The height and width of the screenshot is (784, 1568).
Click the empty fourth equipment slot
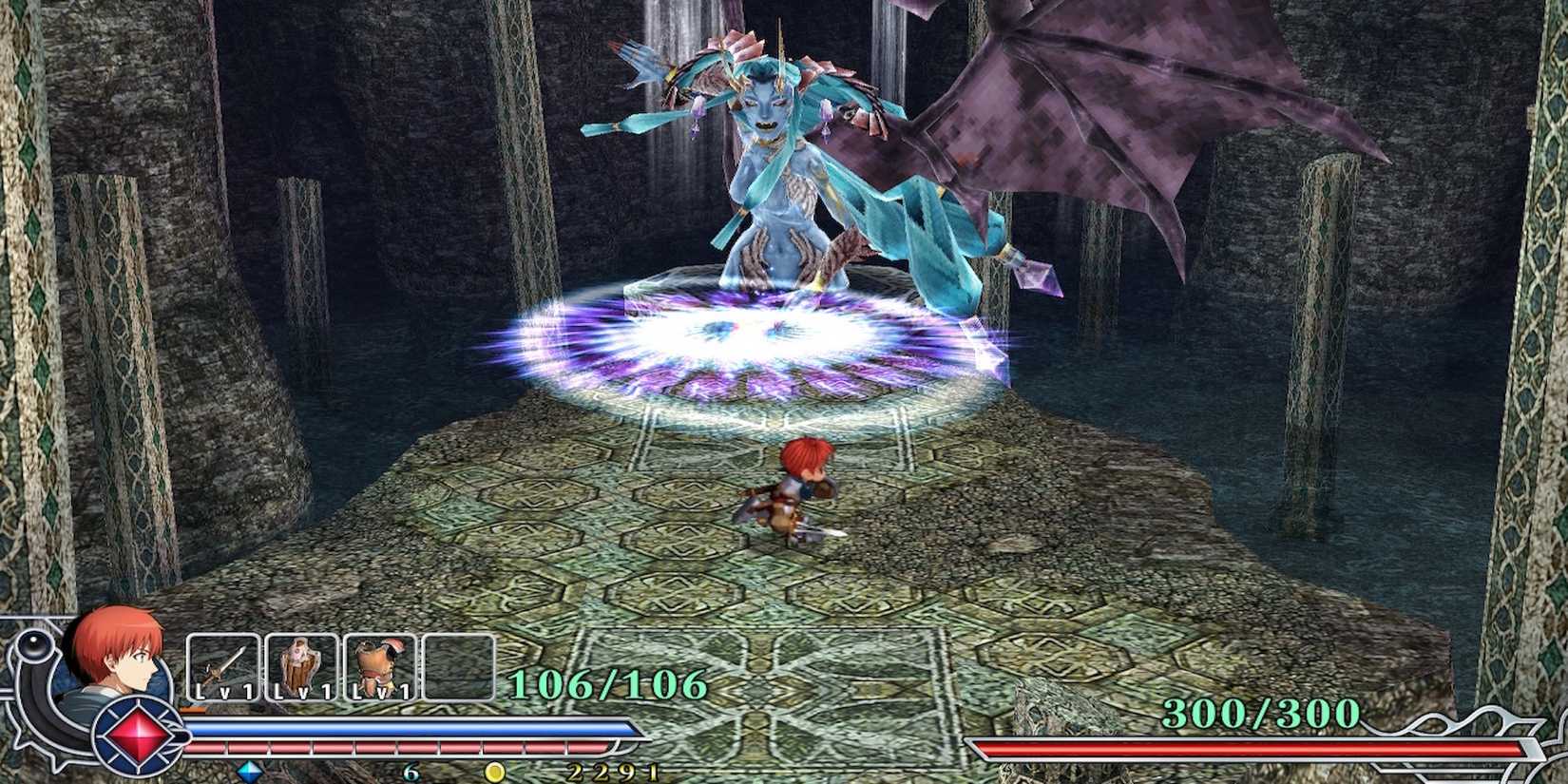(x=459, y=664)
